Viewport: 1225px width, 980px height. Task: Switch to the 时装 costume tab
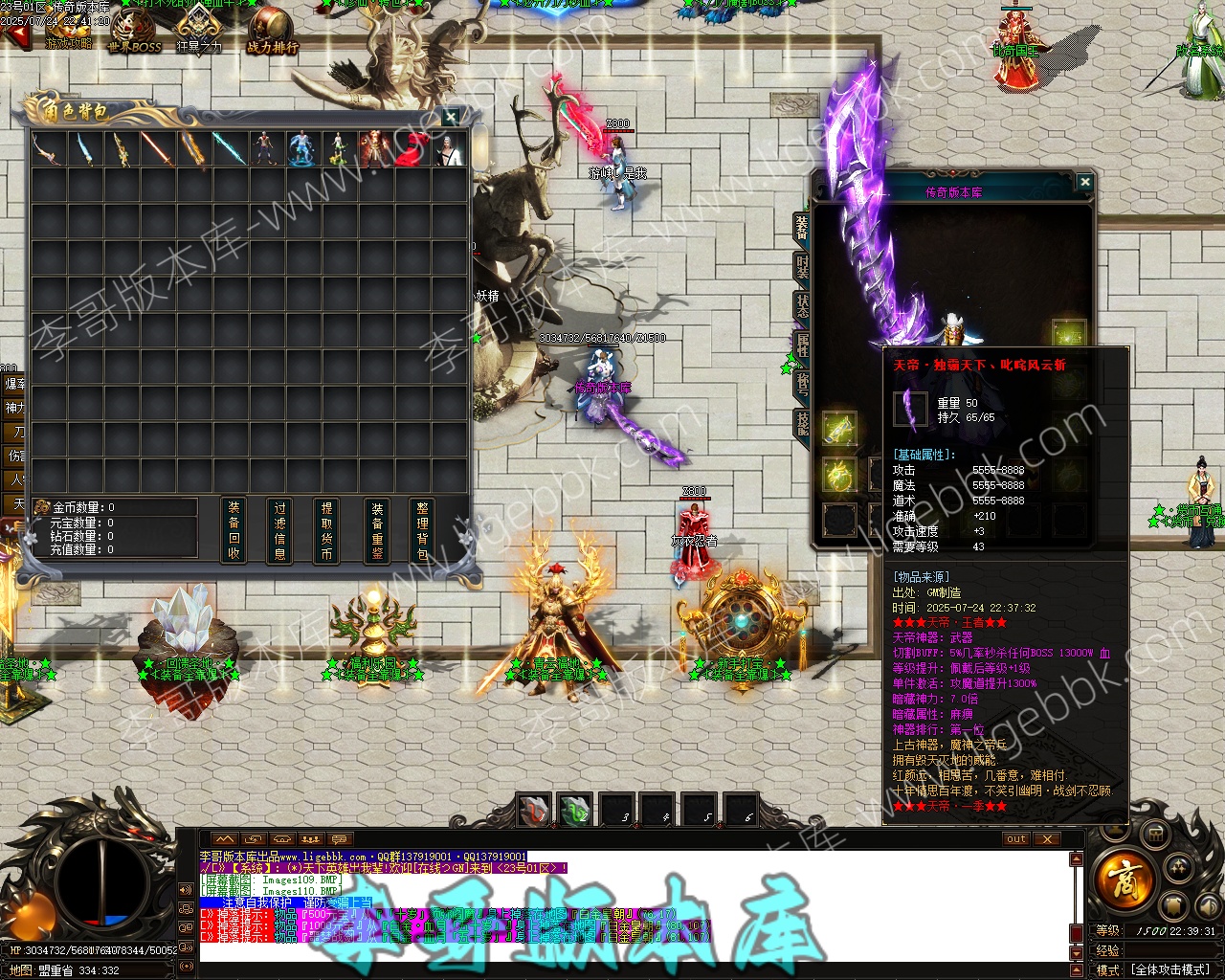[802, 266]
